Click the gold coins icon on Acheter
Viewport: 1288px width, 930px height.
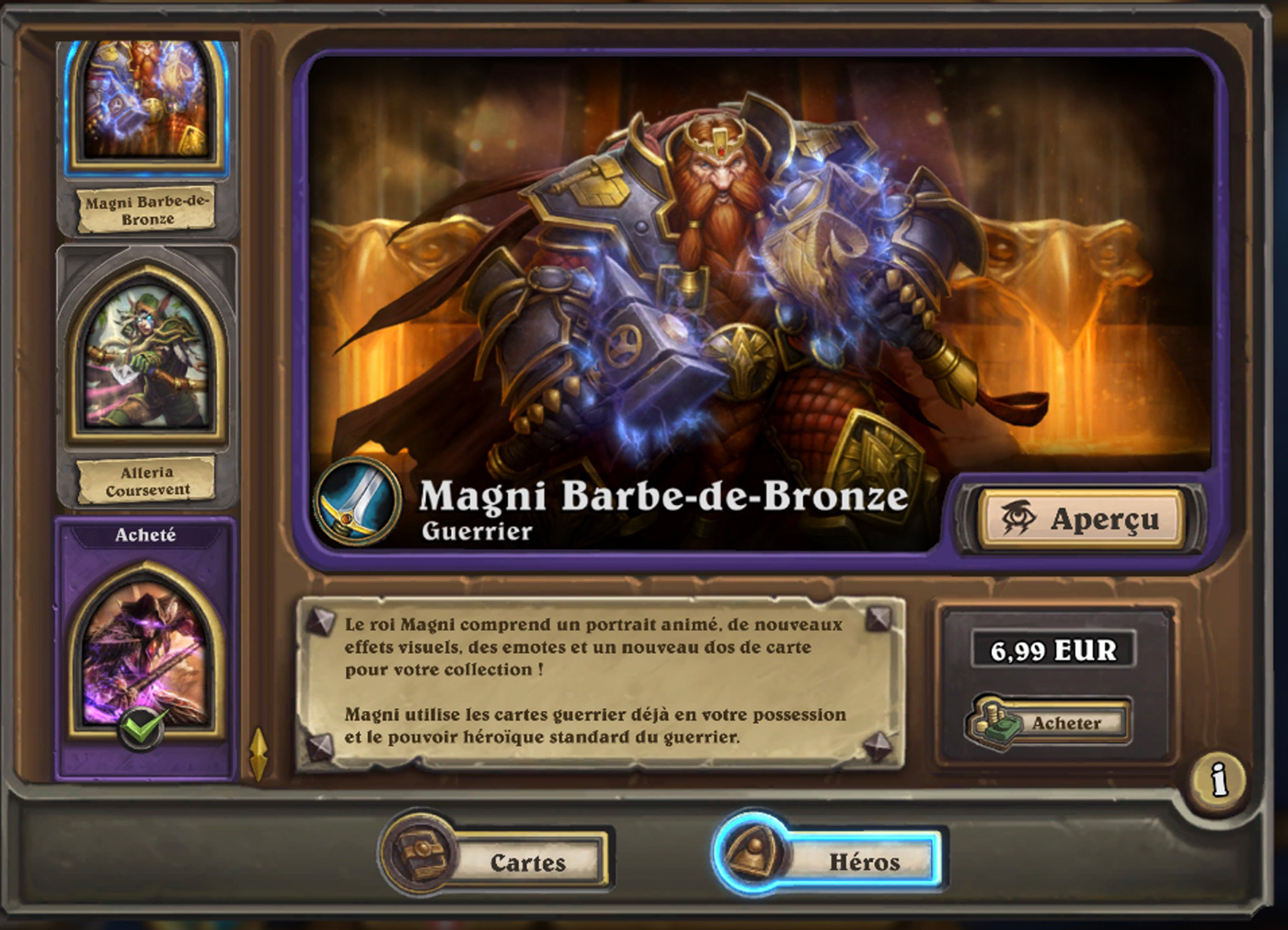pos(992,722)
